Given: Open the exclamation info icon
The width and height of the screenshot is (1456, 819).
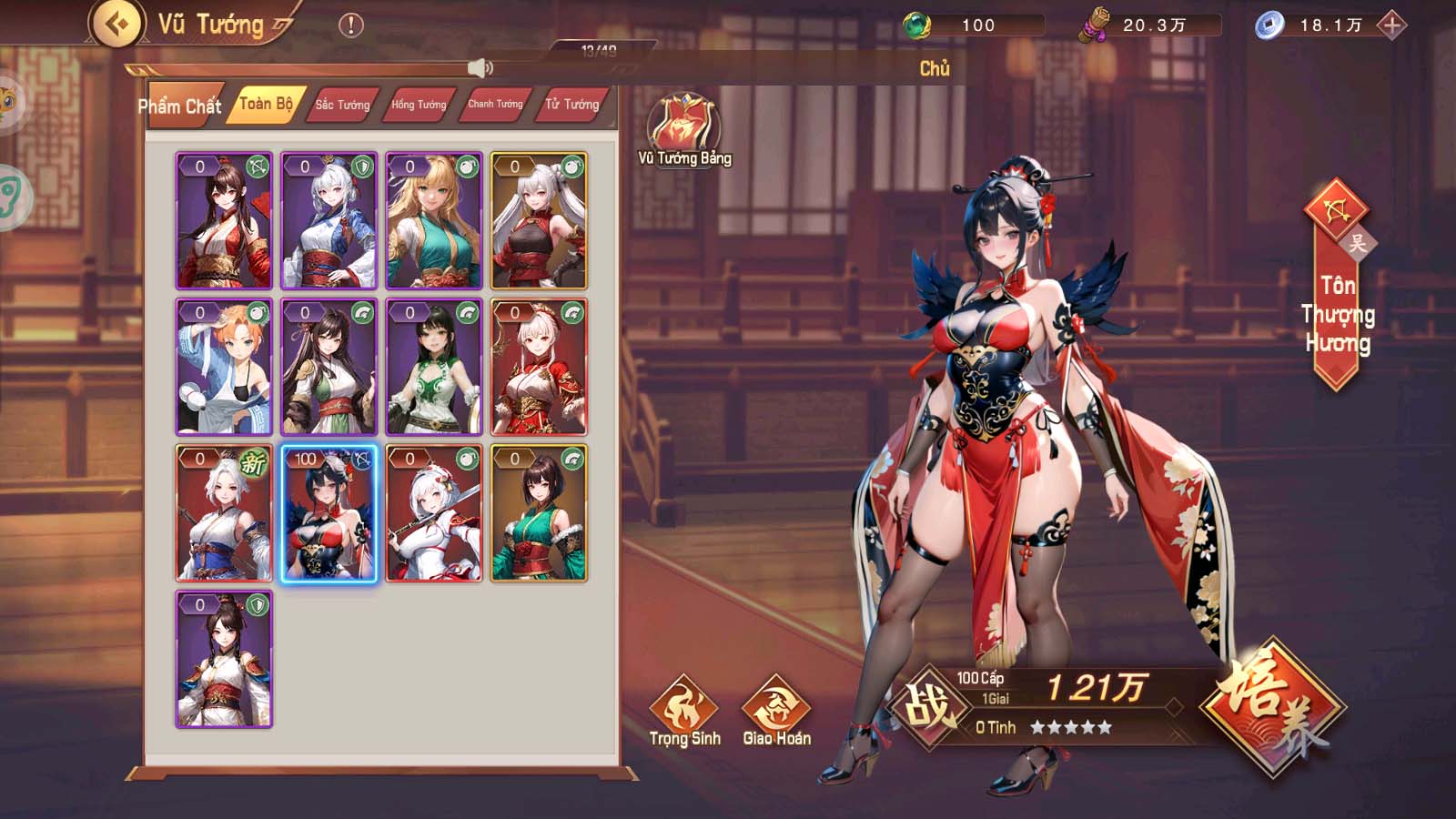Looking at the screenshot, I should tap(350, 25).
